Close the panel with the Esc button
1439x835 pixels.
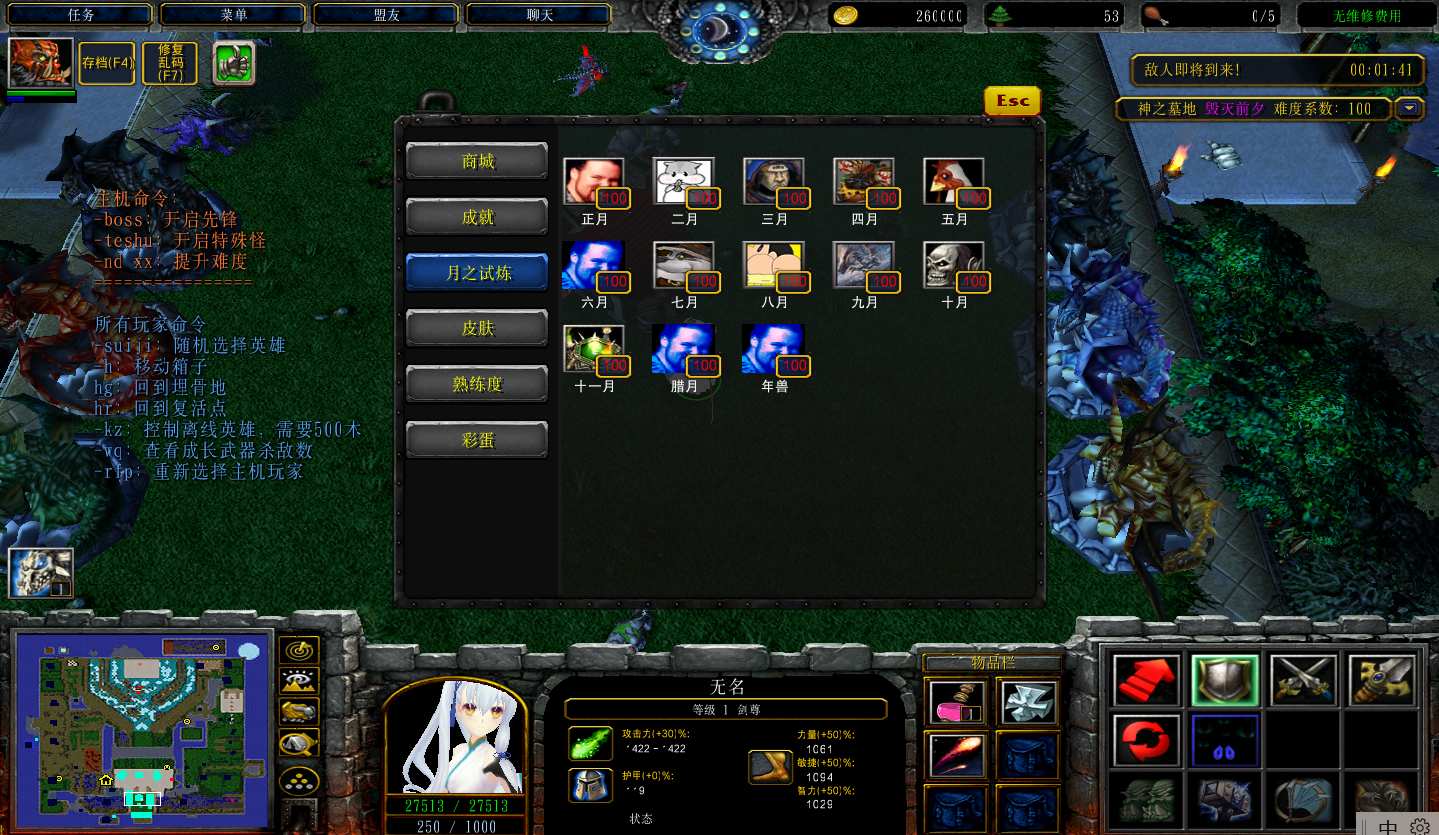(x=1012, y=101)
